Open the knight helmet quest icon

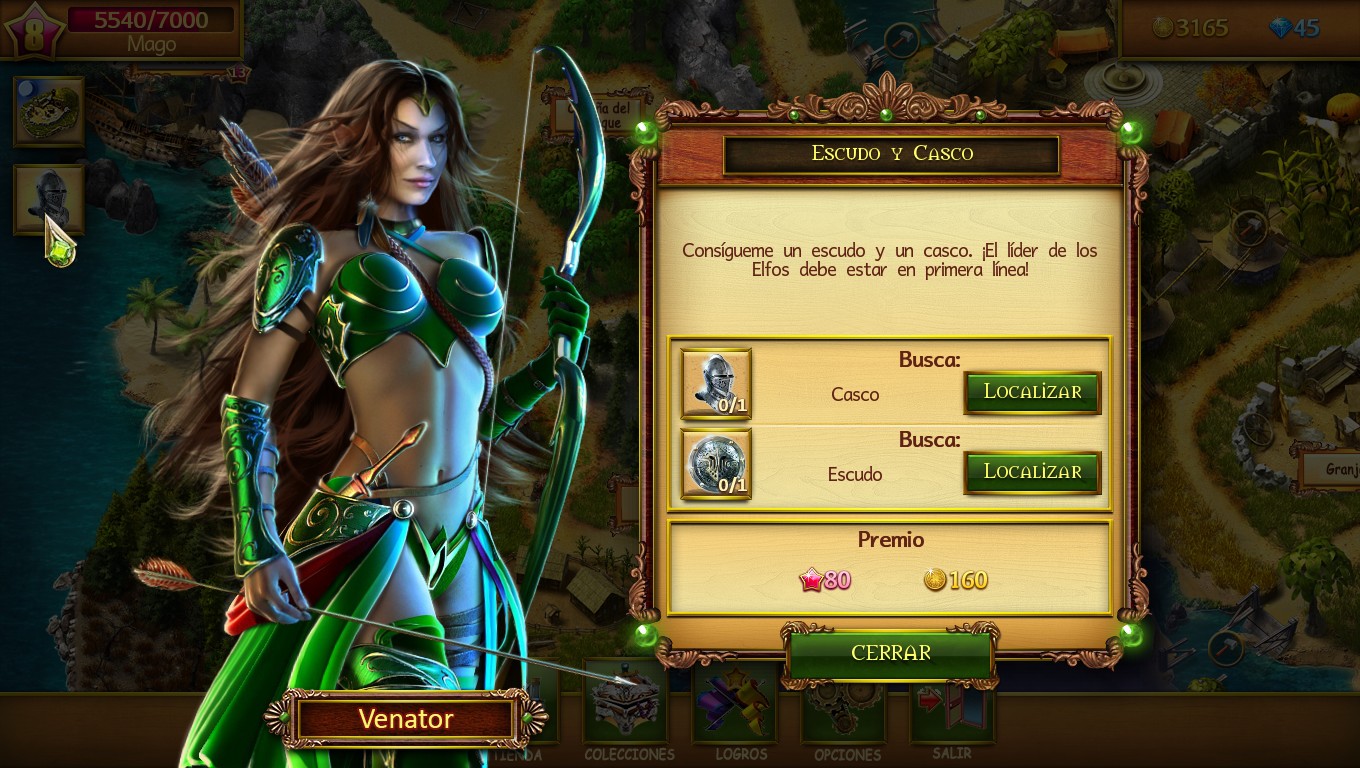pos(48,198)
